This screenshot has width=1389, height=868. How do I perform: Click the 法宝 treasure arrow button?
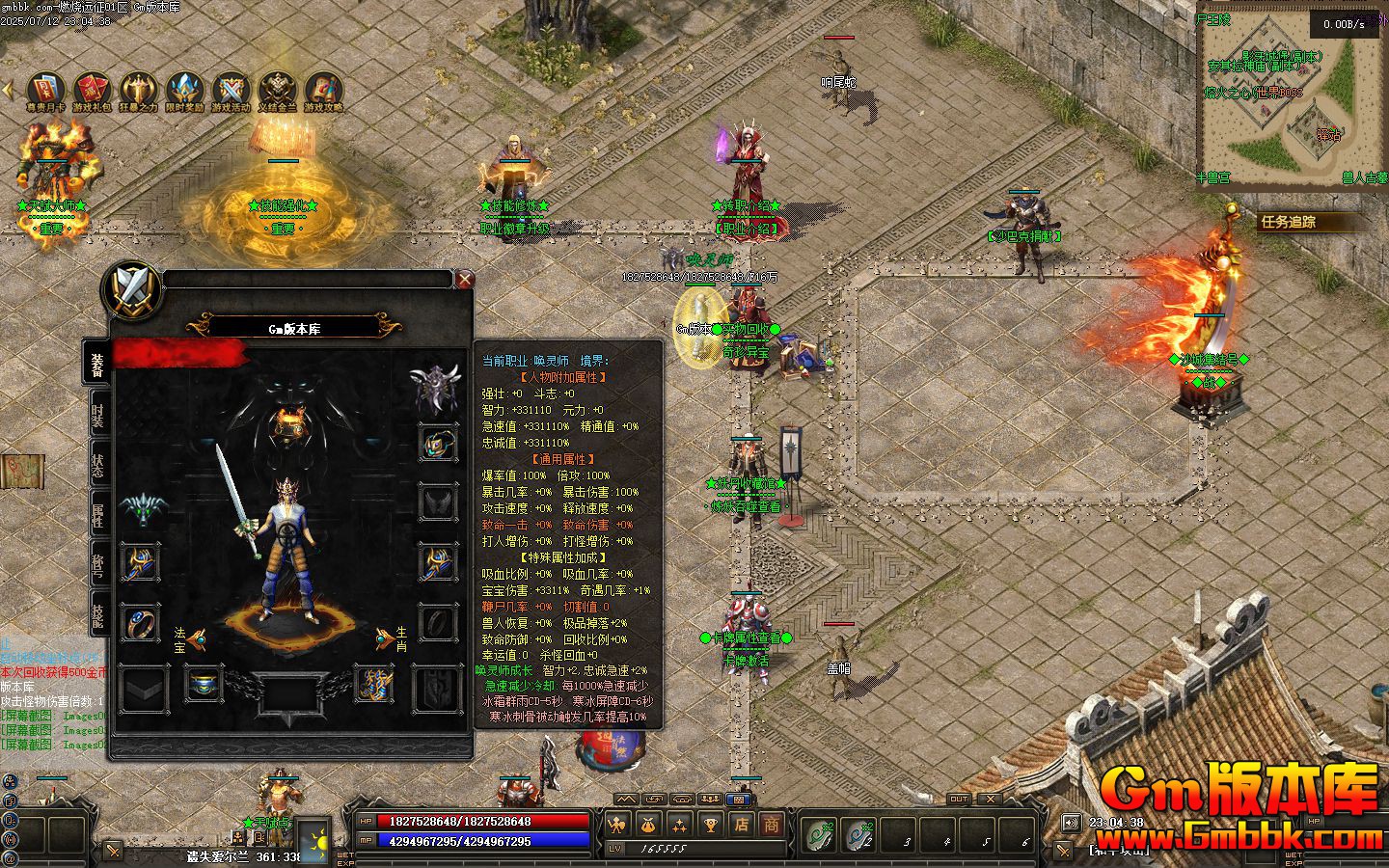coord(197,639)
